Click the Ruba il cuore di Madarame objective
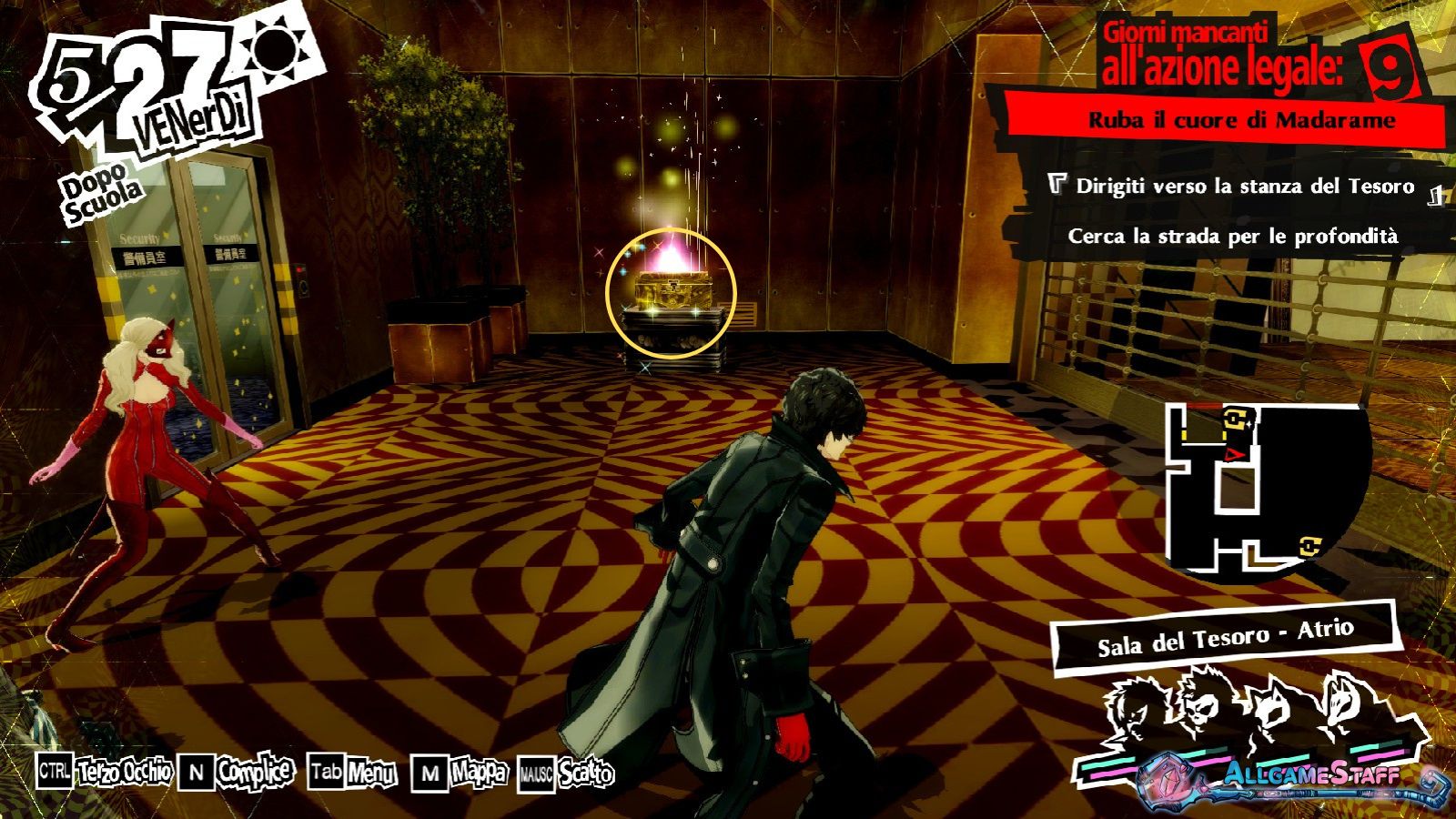1456x819 pixels. [1242, 120]
